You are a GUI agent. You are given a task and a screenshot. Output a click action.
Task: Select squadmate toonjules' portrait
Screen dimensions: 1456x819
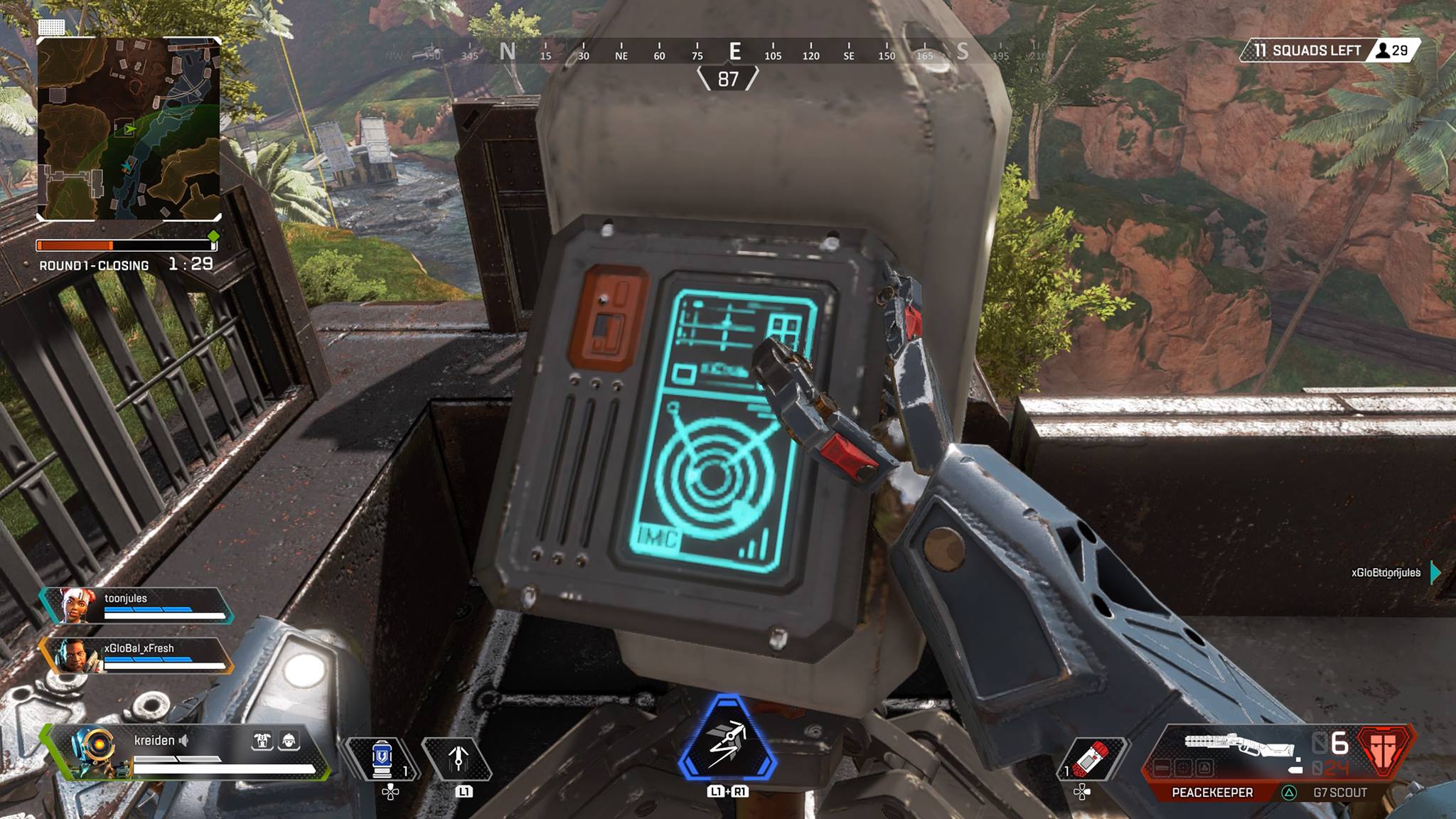coord(75,606)
